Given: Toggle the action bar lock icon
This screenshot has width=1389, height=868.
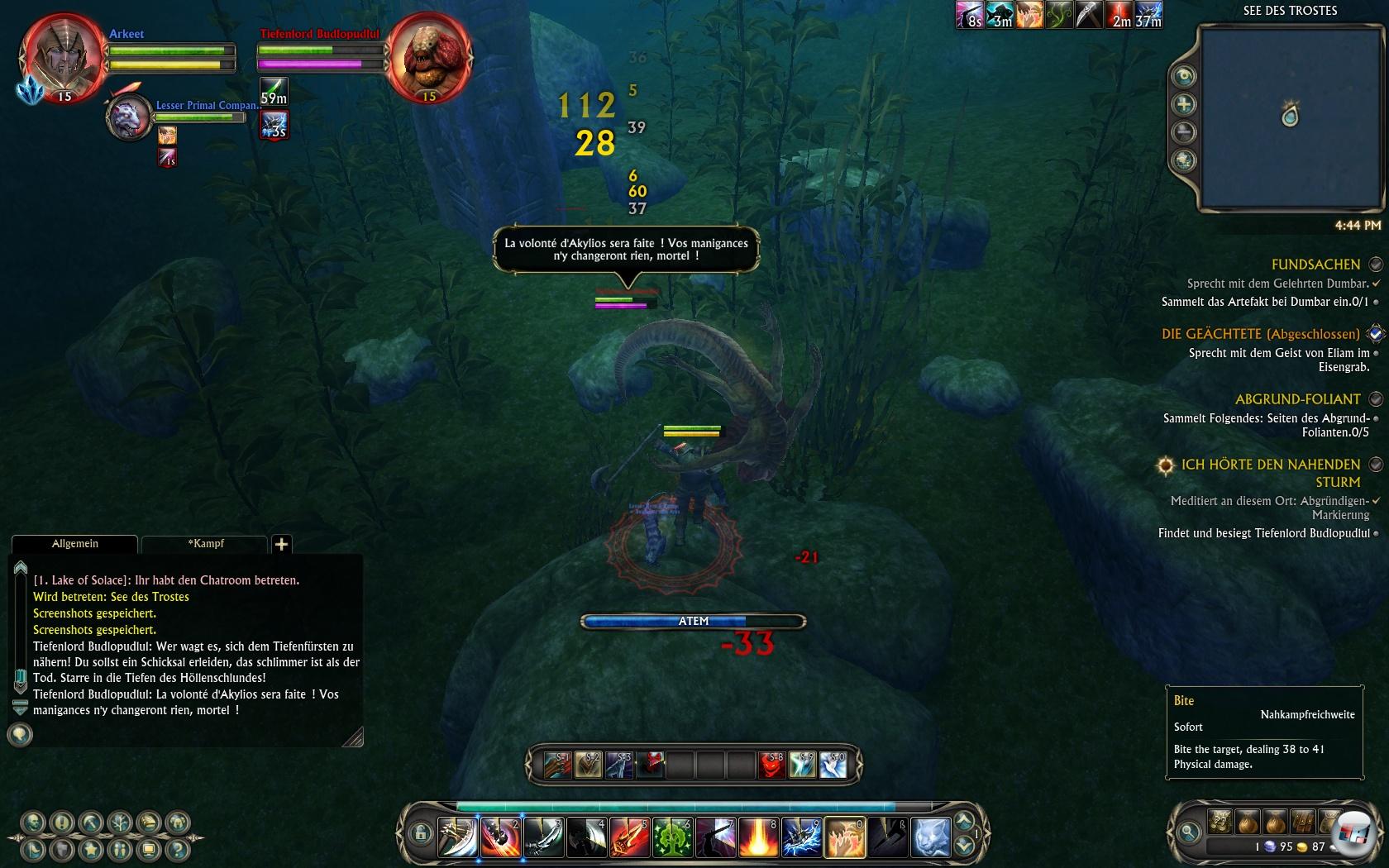Looking at the screenshot, I should point(420,833).
